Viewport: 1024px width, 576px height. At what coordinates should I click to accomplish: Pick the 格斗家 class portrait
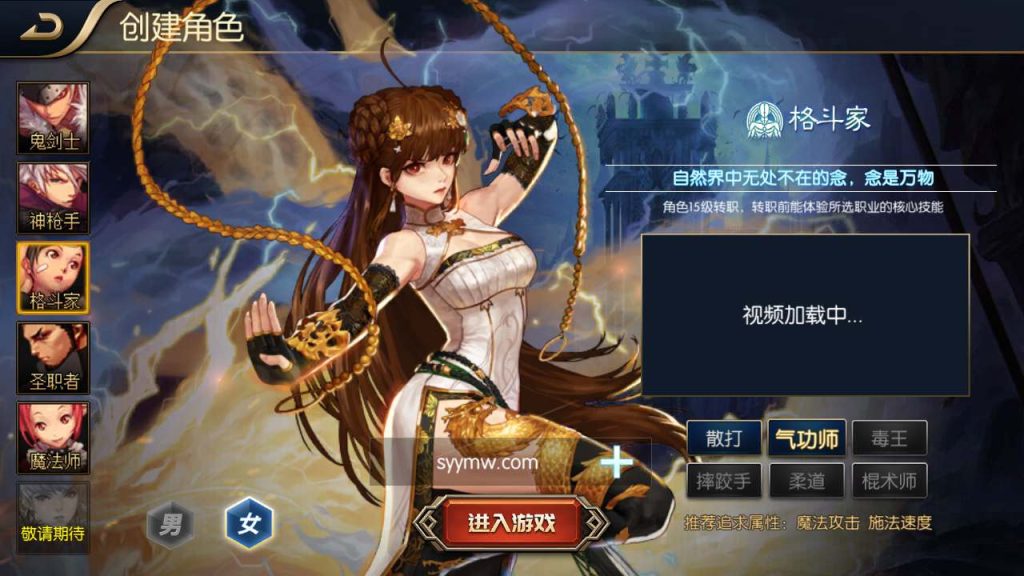pyautogui.click(x=53, y=278)
